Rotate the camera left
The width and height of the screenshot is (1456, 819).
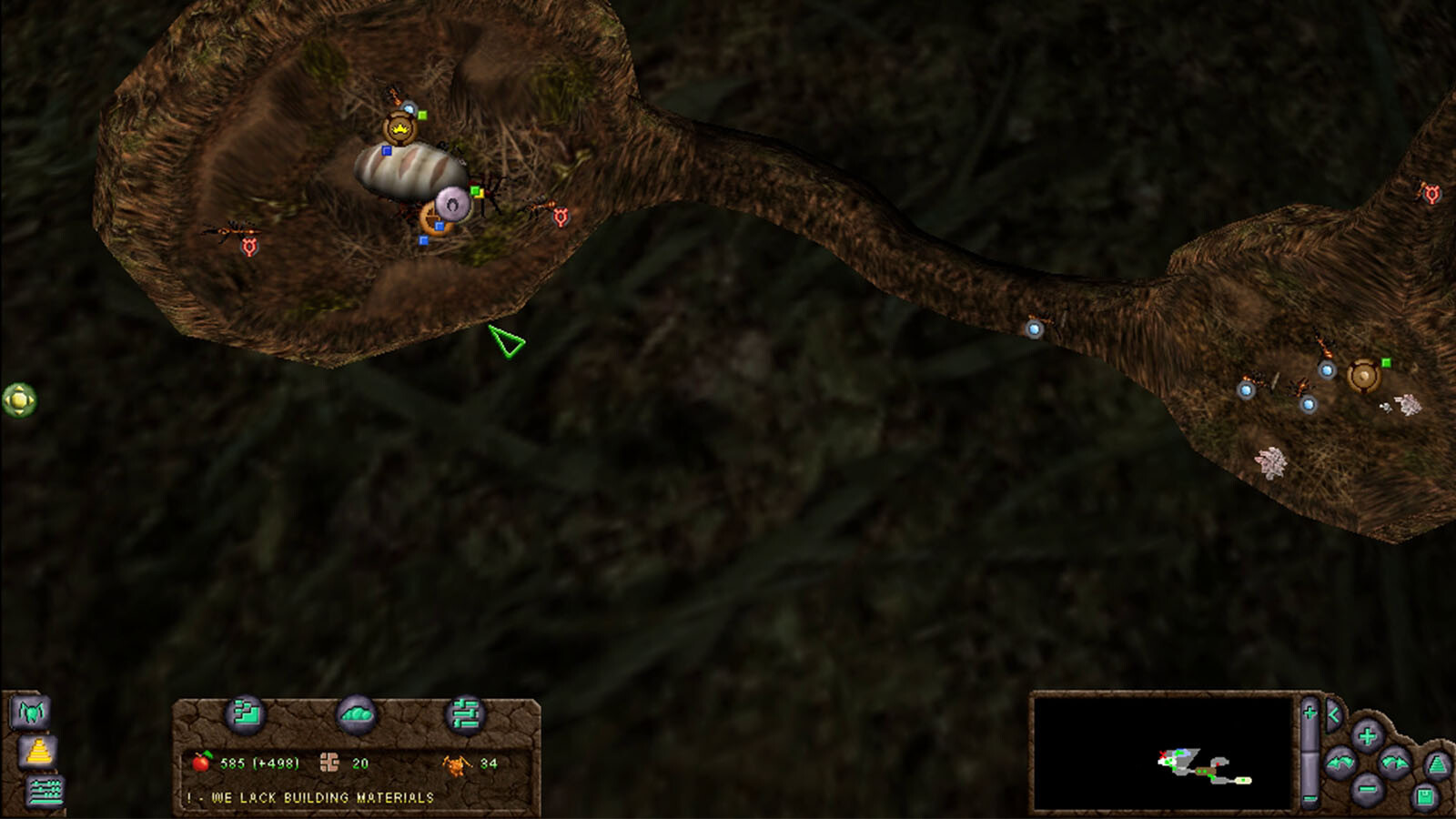coord(1340,763)
